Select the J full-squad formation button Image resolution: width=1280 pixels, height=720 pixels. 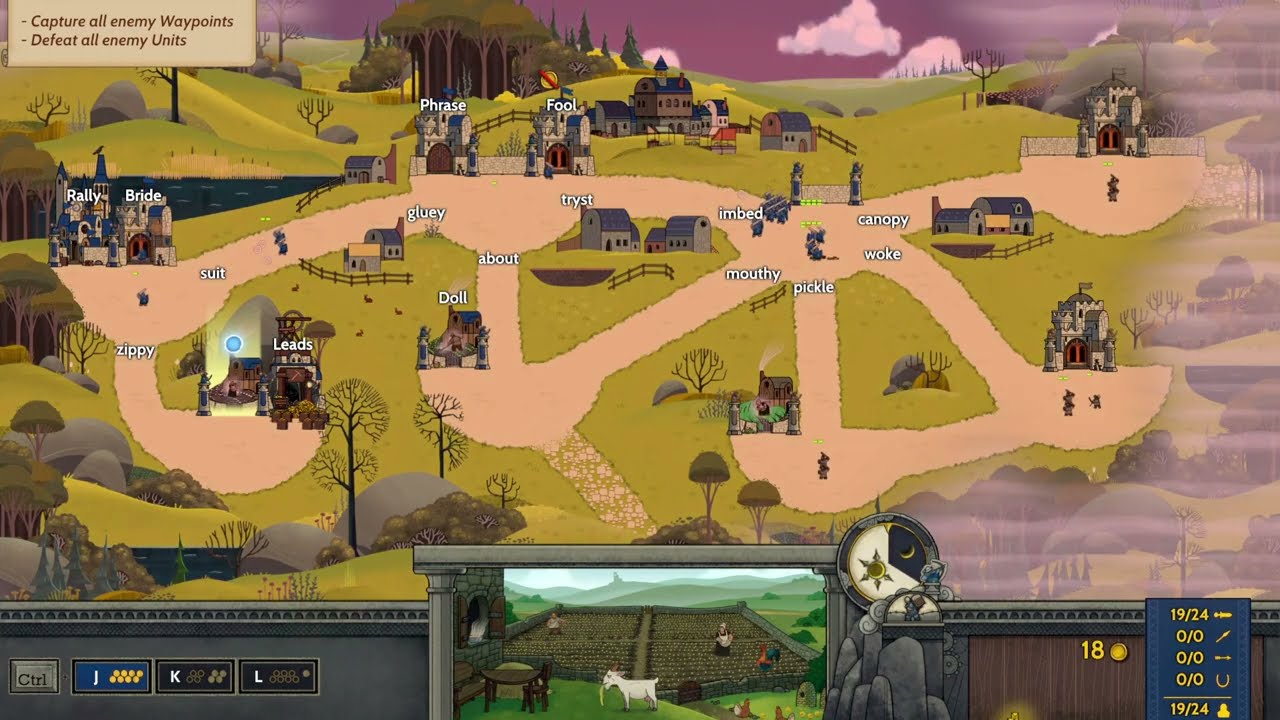point(111,677)
